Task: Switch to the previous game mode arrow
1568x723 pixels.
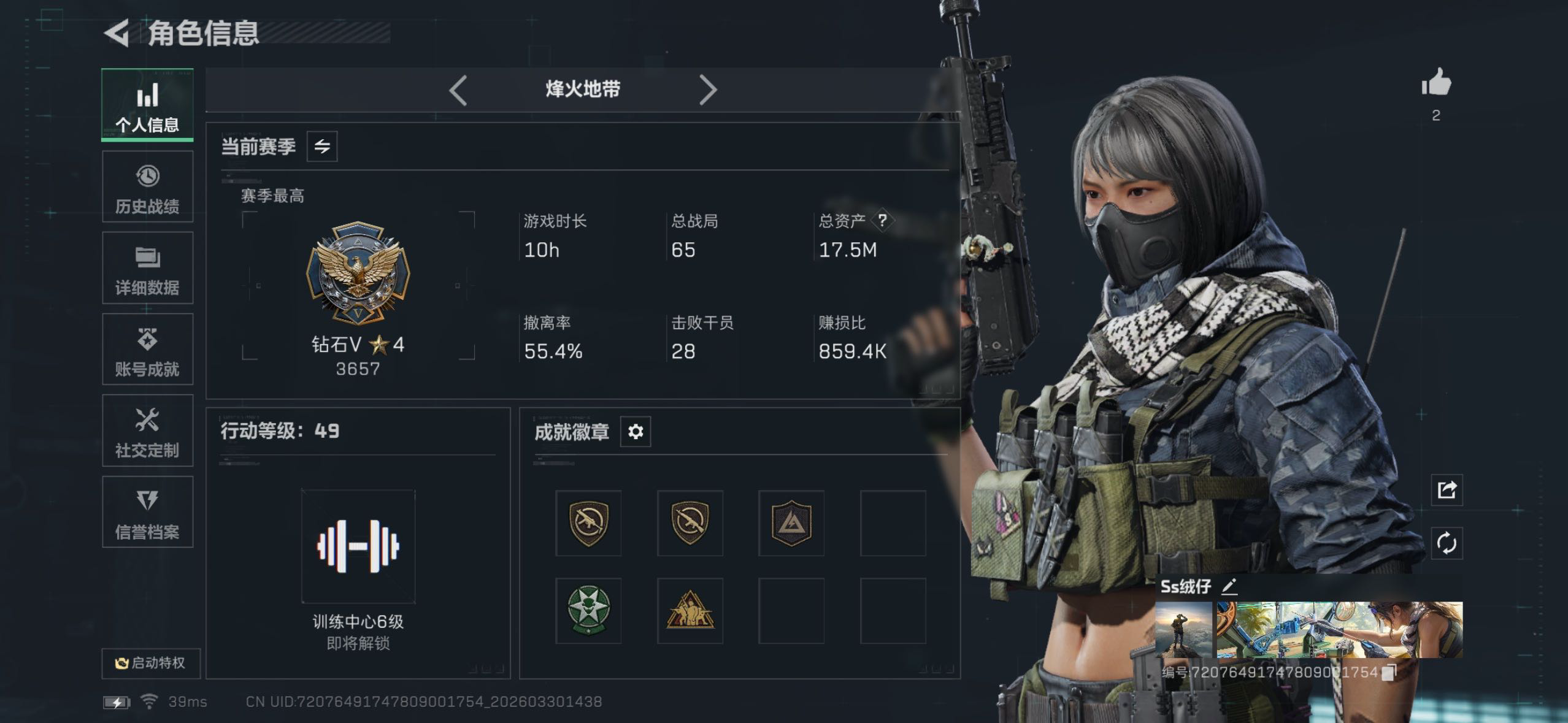Action: pyautogui.click(x=458, y=90)
